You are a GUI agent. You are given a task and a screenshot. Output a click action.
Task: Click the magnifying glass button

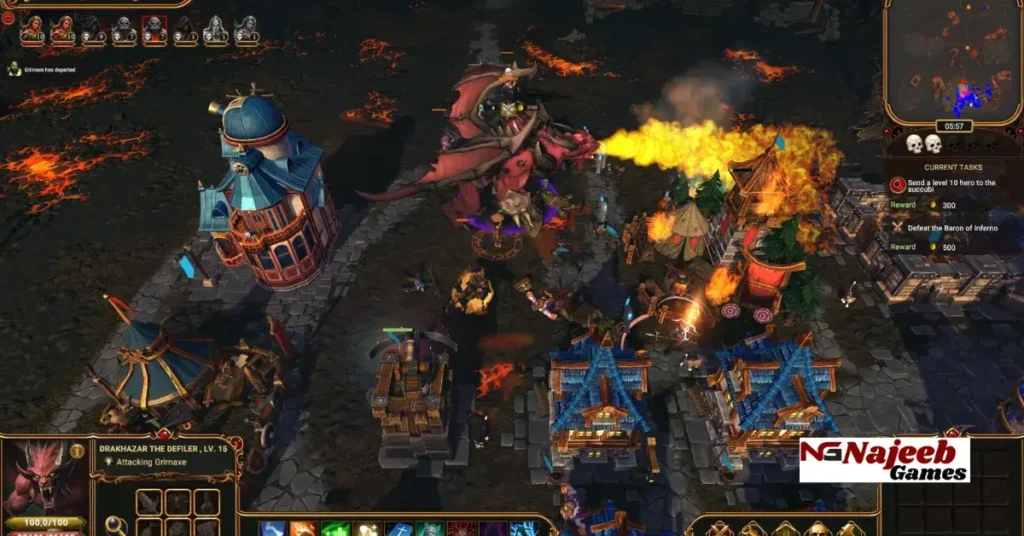[116, 524]
